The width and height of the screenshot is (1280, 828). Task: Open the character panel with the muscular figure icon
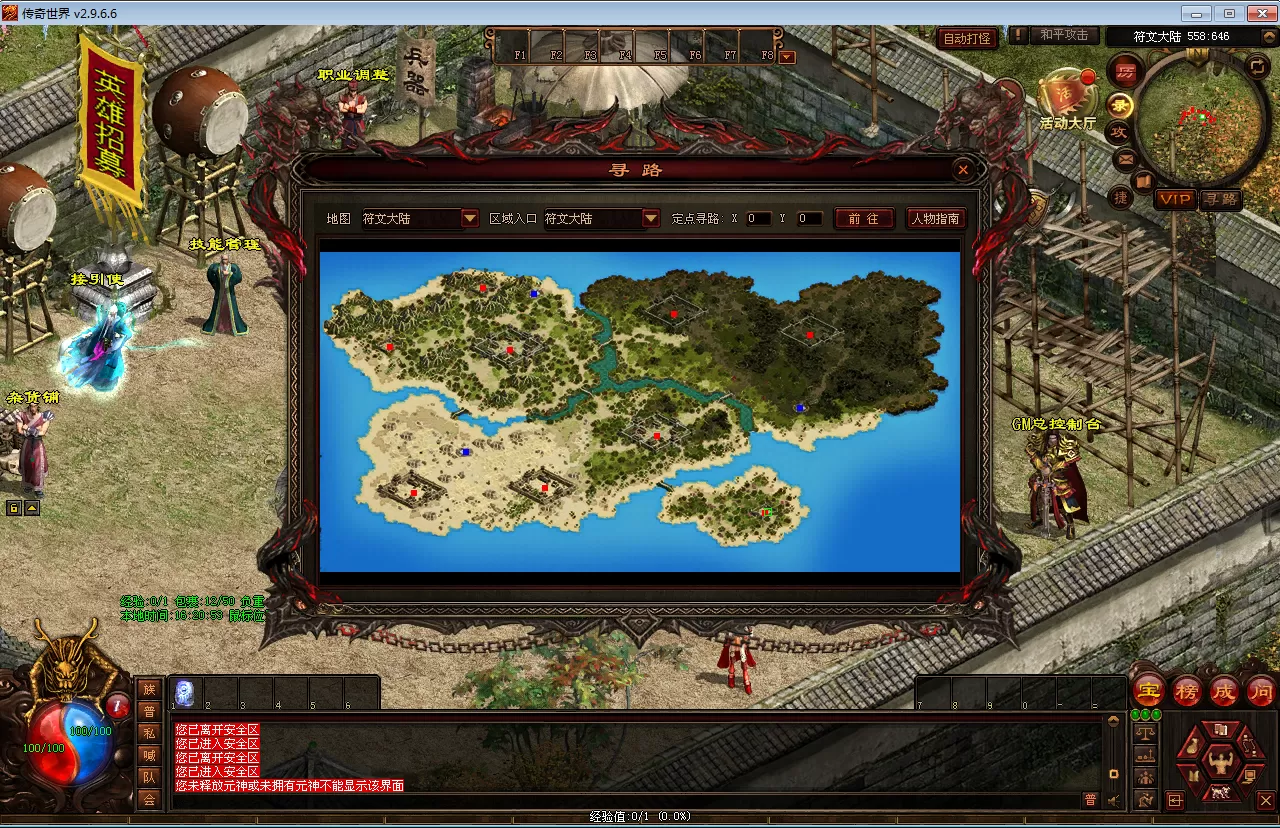click(x=1219, y=762)
